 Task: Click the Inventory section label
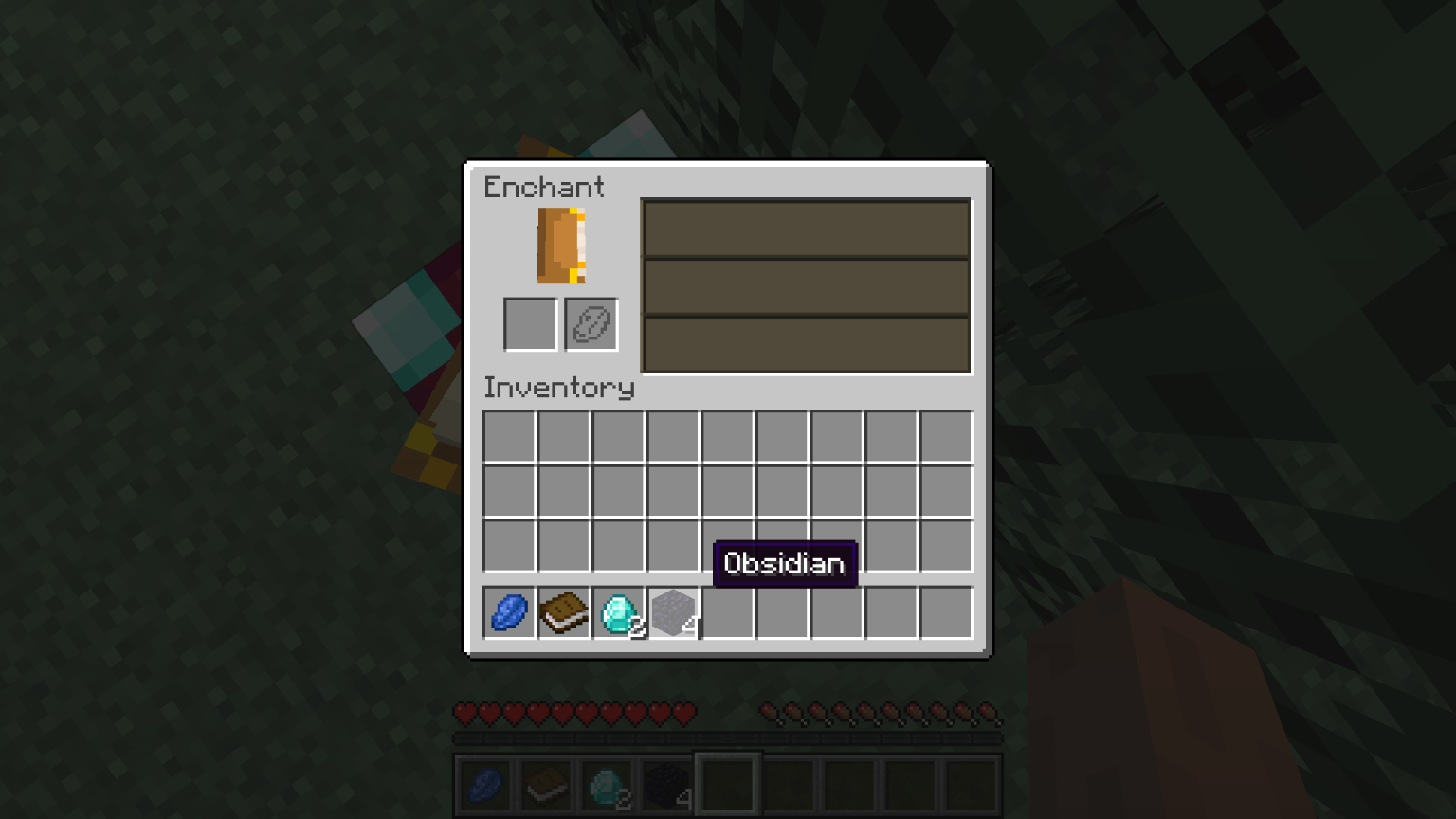[x=559, y=389]
